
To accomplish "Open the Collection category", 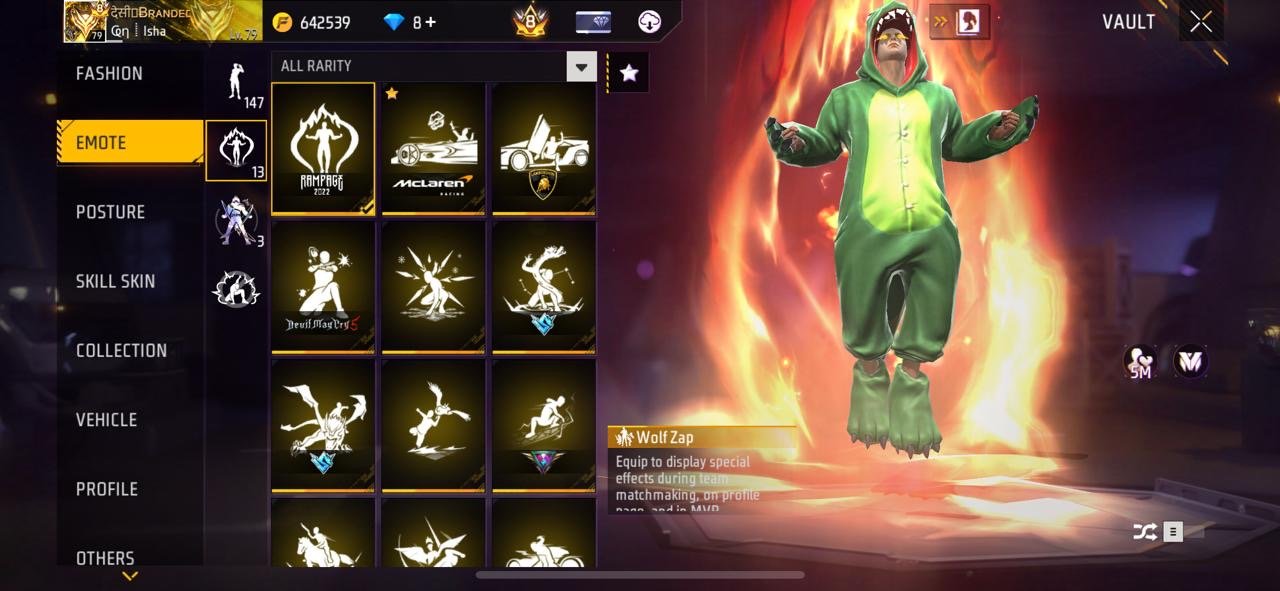I will (121, 350).
